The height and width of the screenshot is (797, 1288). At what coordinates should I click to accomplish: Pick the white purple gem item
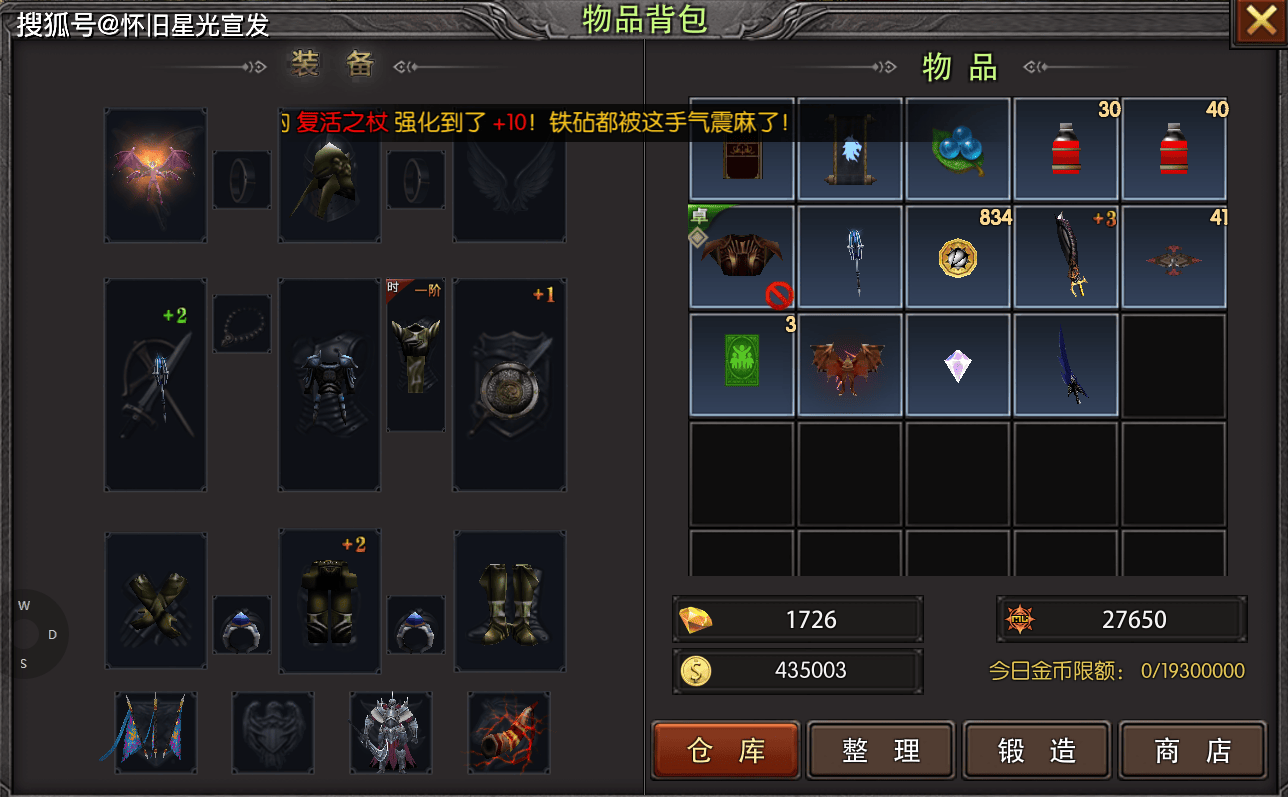958,365
